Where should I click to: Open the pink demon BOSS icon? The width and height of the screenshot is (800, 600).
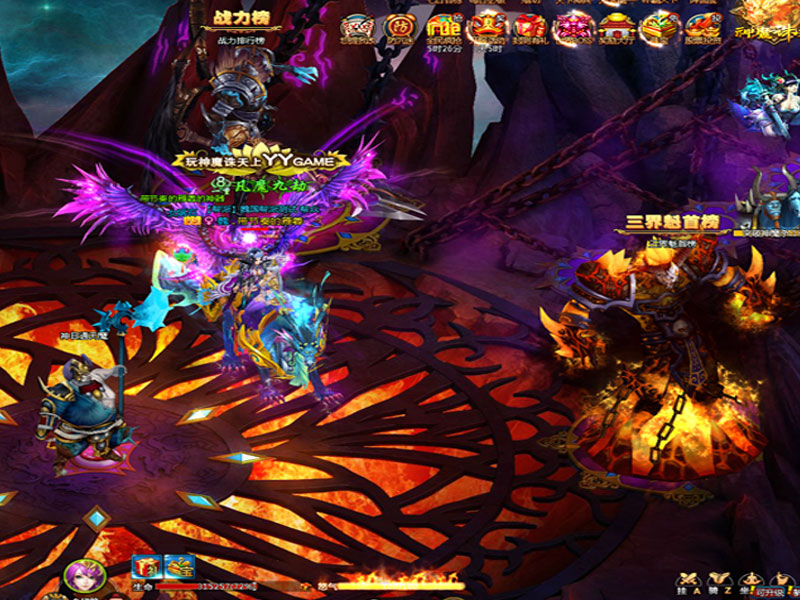click(572, 28)
